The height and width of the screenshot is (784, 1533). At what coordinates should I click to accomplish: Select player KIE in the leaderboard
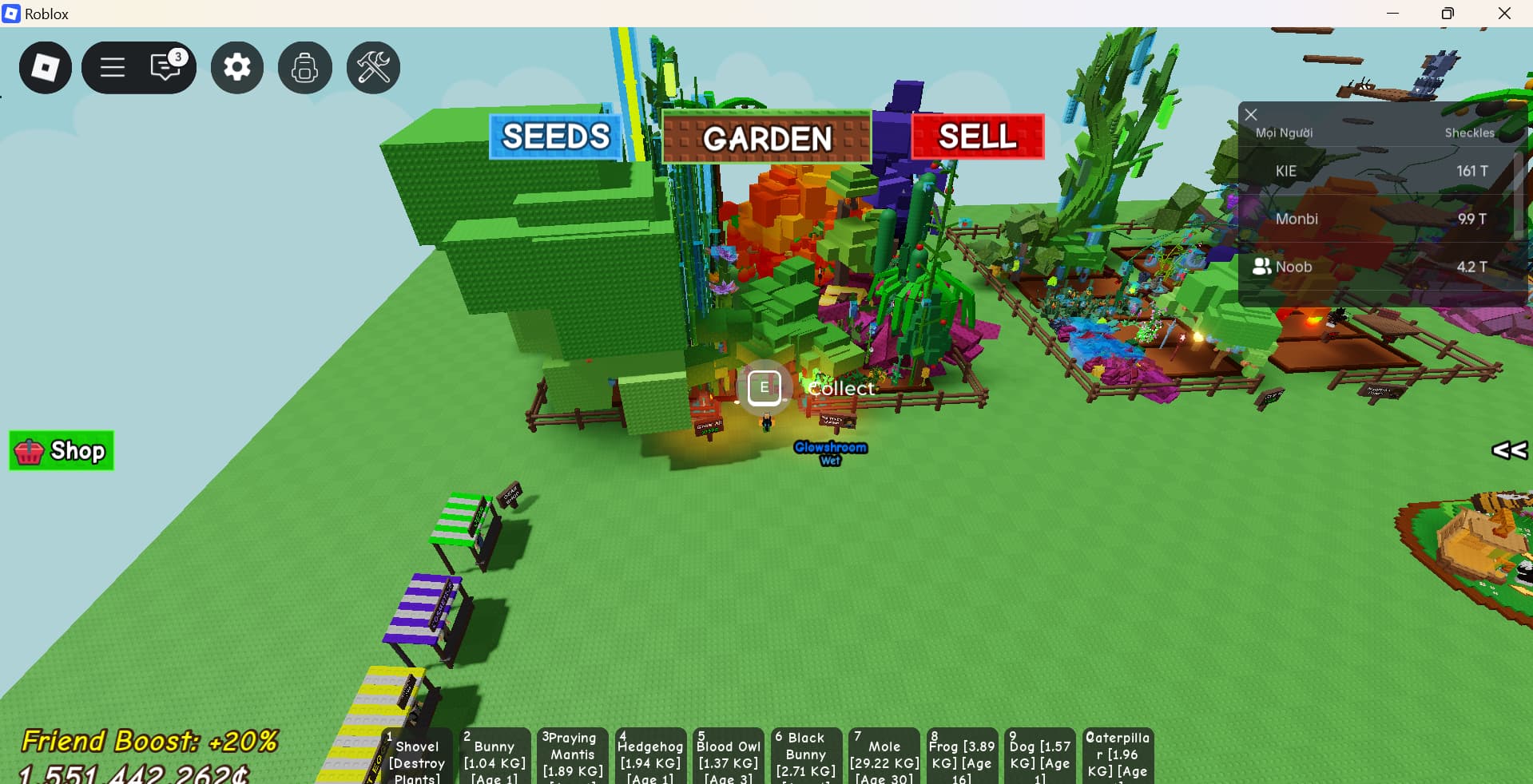pos(1286,171)
